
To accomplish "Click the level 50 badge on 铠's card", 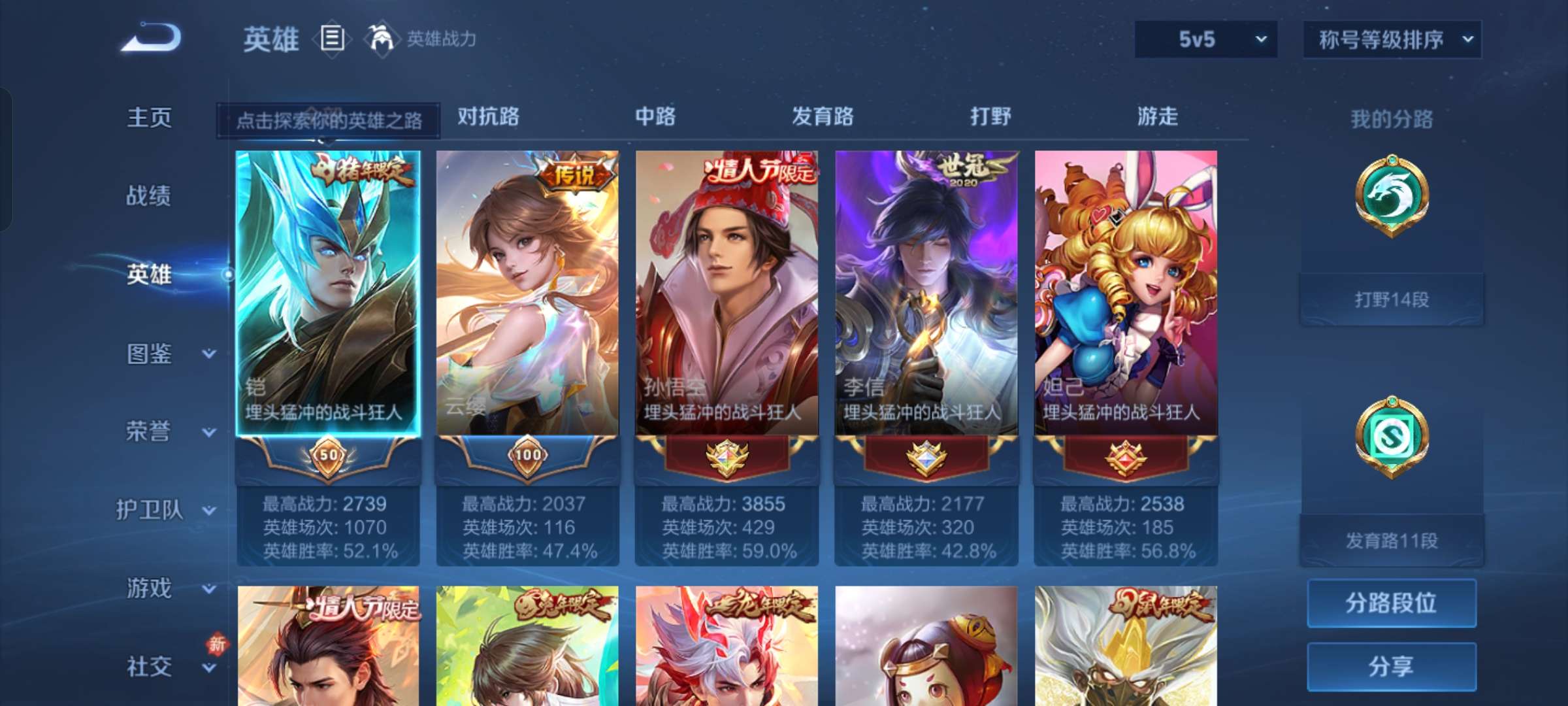I will [329, 458].
